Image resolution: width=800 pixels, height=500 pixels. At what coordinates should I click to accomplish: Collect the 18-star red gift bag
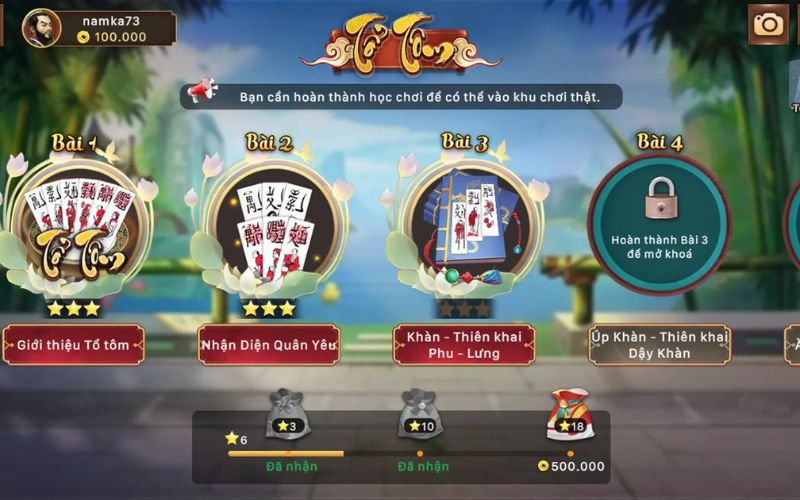point(570,415)
